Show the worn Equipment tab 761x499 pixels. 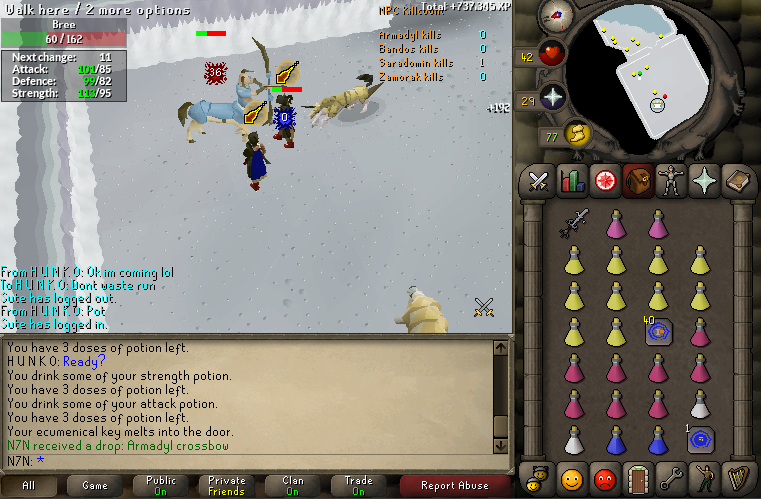point(669,181)
